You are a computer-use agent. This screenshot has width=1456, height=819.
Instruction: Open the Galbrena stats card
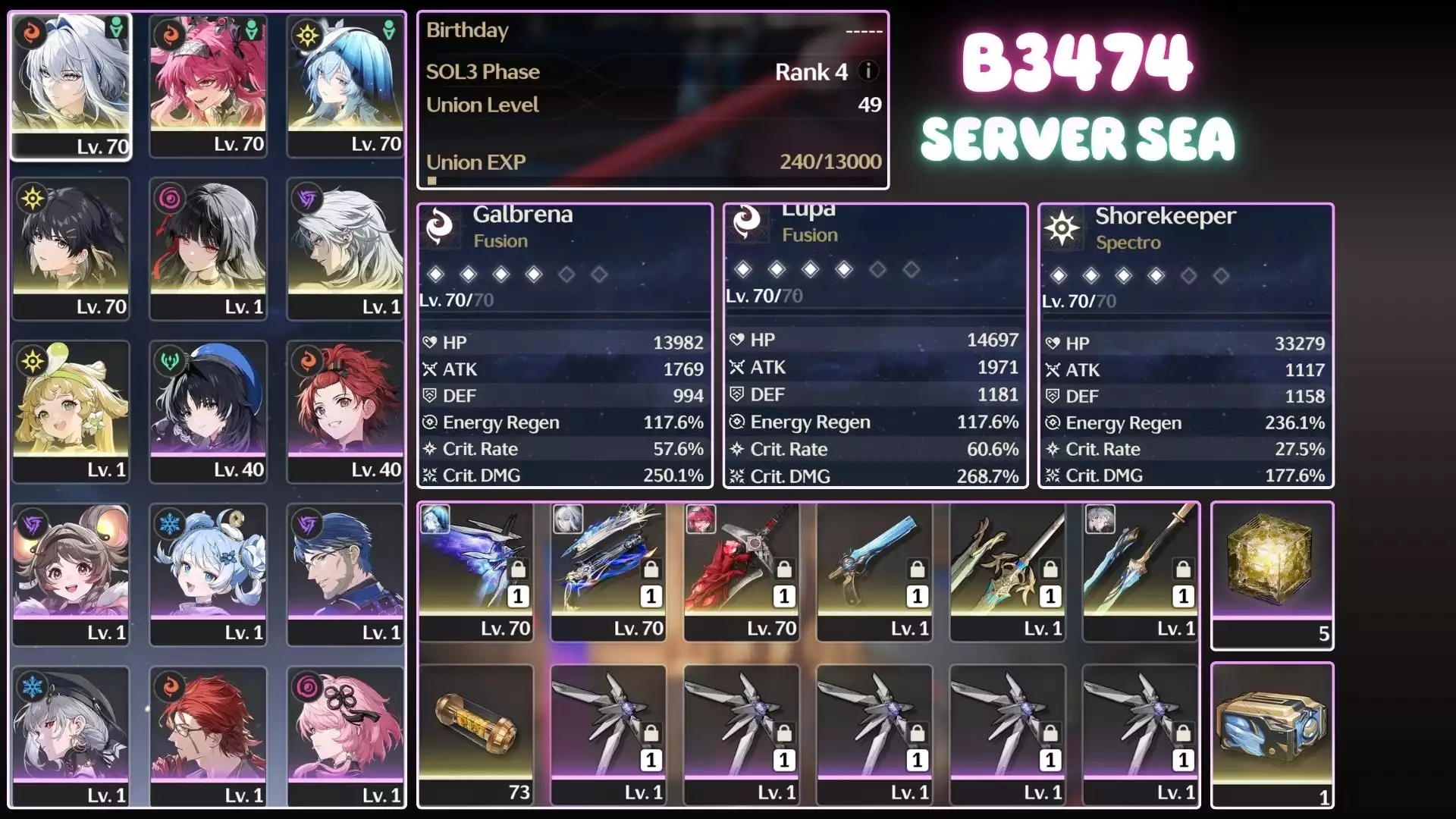pyautogui.click(x=565, y=345)
